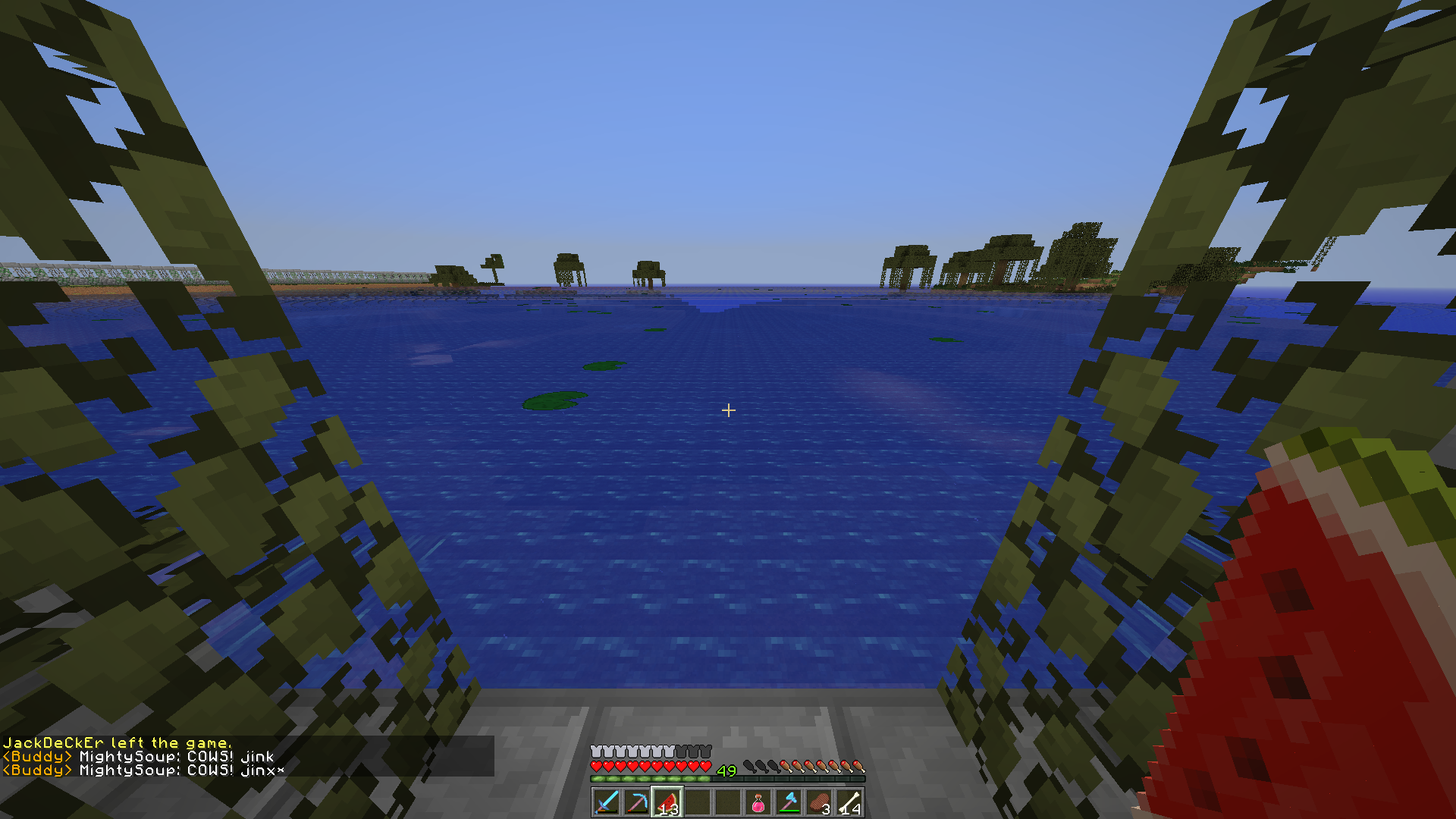Click the first empty hotbar slot

698,803
